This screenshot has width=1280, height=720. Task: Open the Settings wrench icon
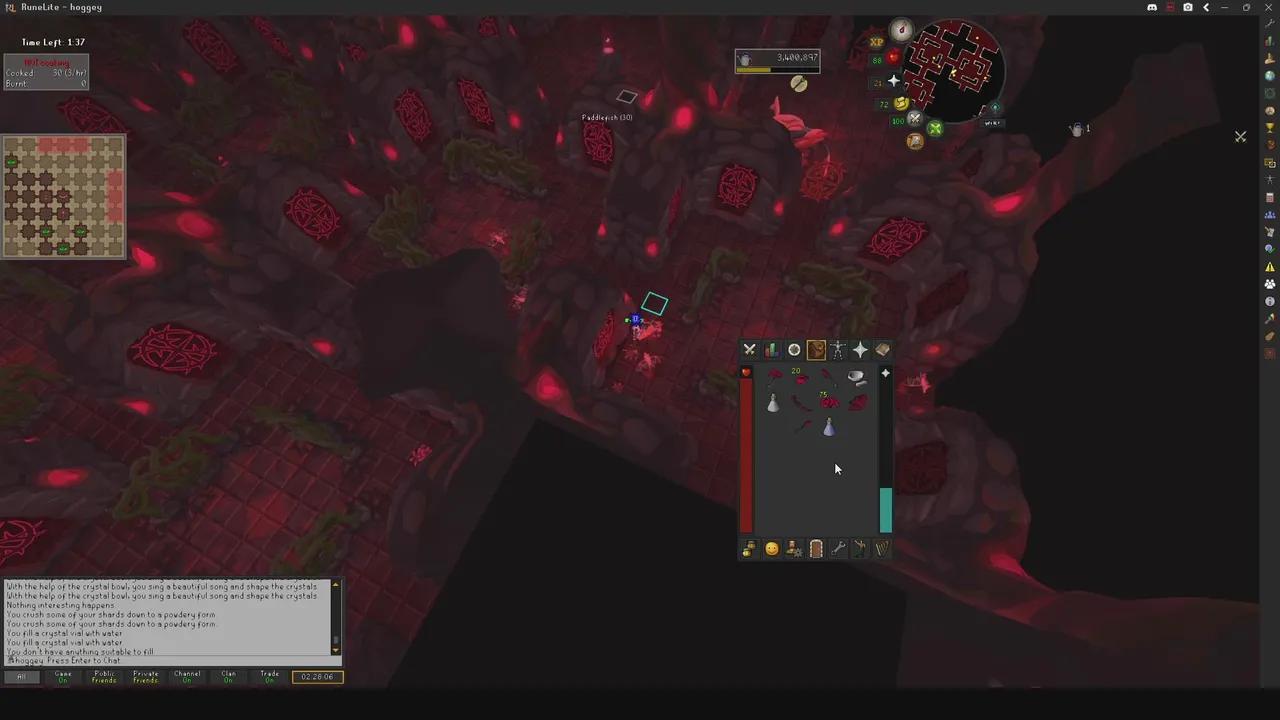tap(838, 548)
